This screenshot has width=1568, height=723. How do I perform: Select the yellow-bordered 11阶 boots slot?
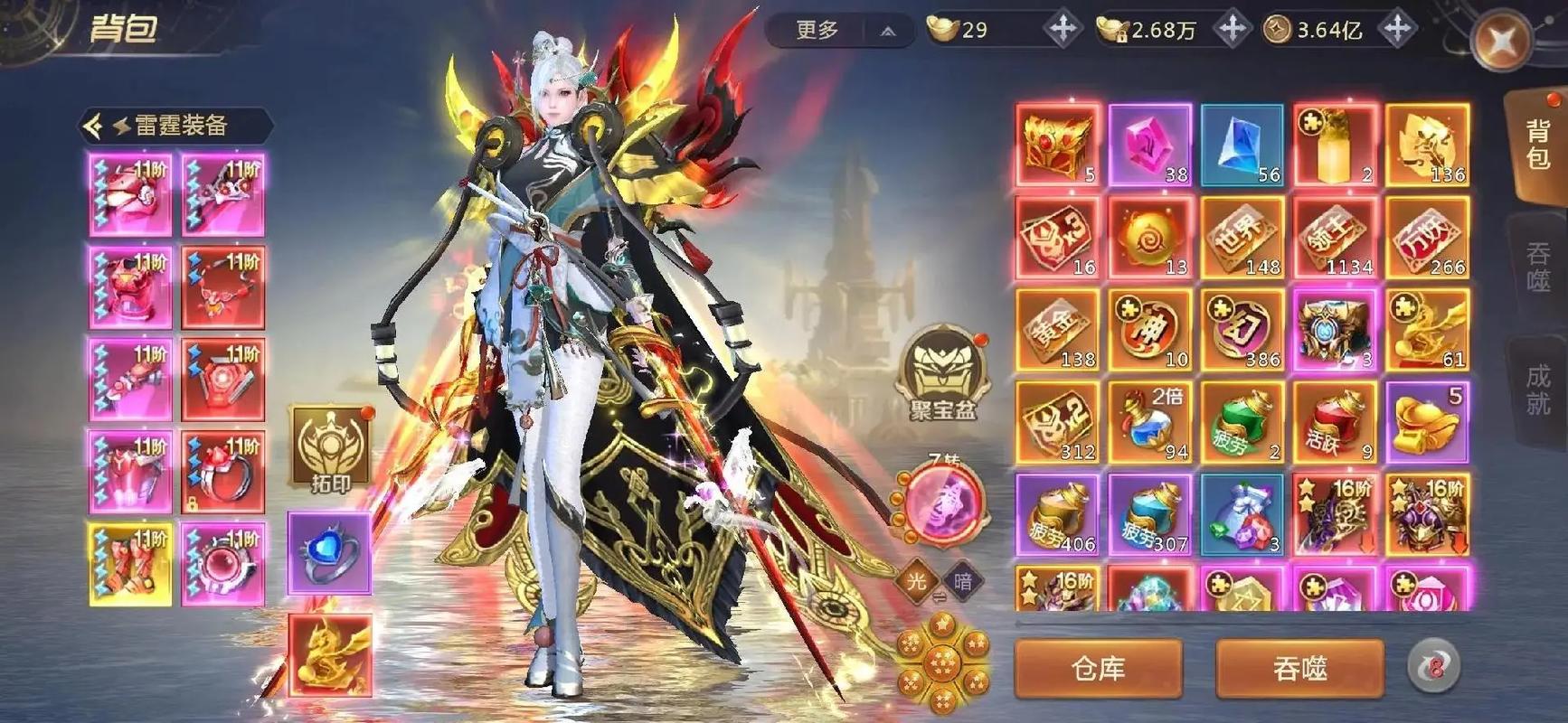(x=130, y=564)
